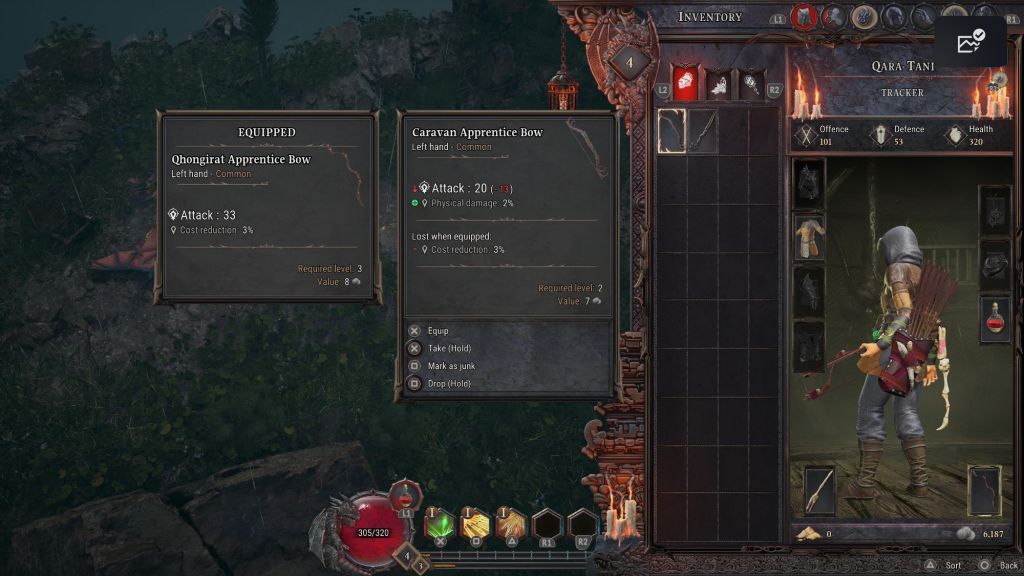Select the equipped red health potion slot
Image resolution: width=1024 pixels, height=576 pixels.
995,320
